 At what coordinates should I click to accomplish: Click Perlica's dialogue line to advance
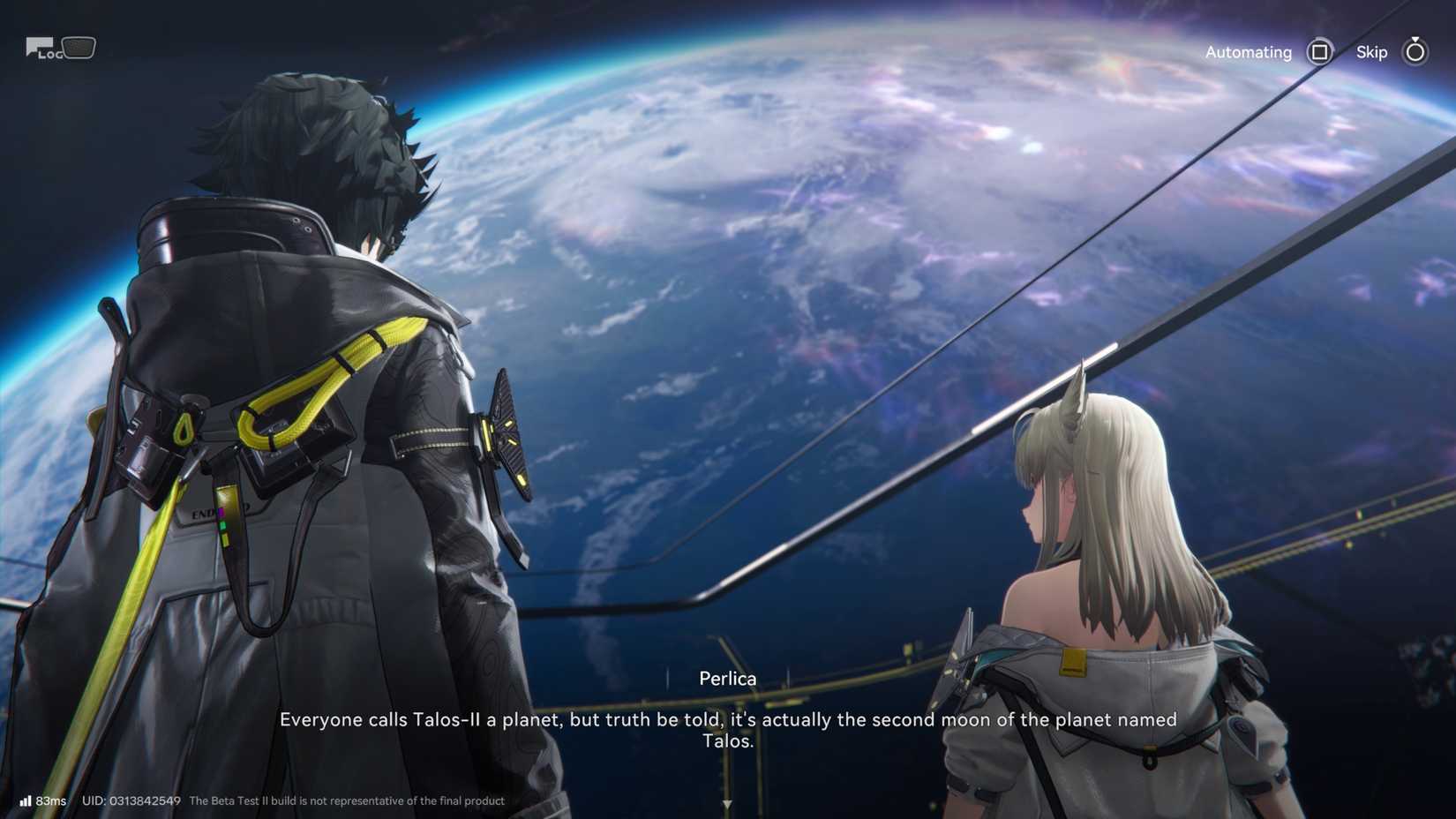(x=728, y=730)
